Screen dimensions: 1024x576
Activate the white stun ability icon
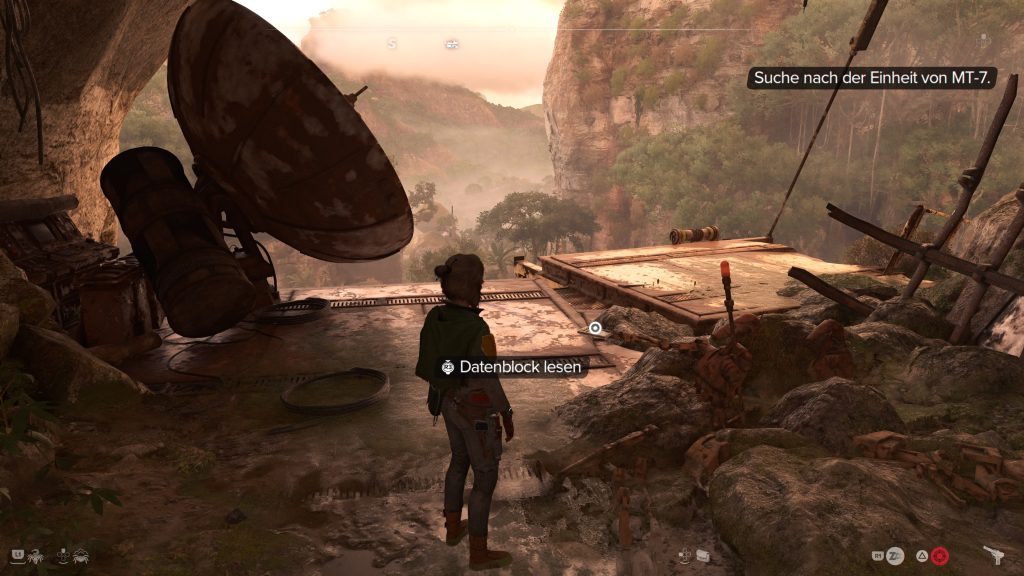click(896, 555)
